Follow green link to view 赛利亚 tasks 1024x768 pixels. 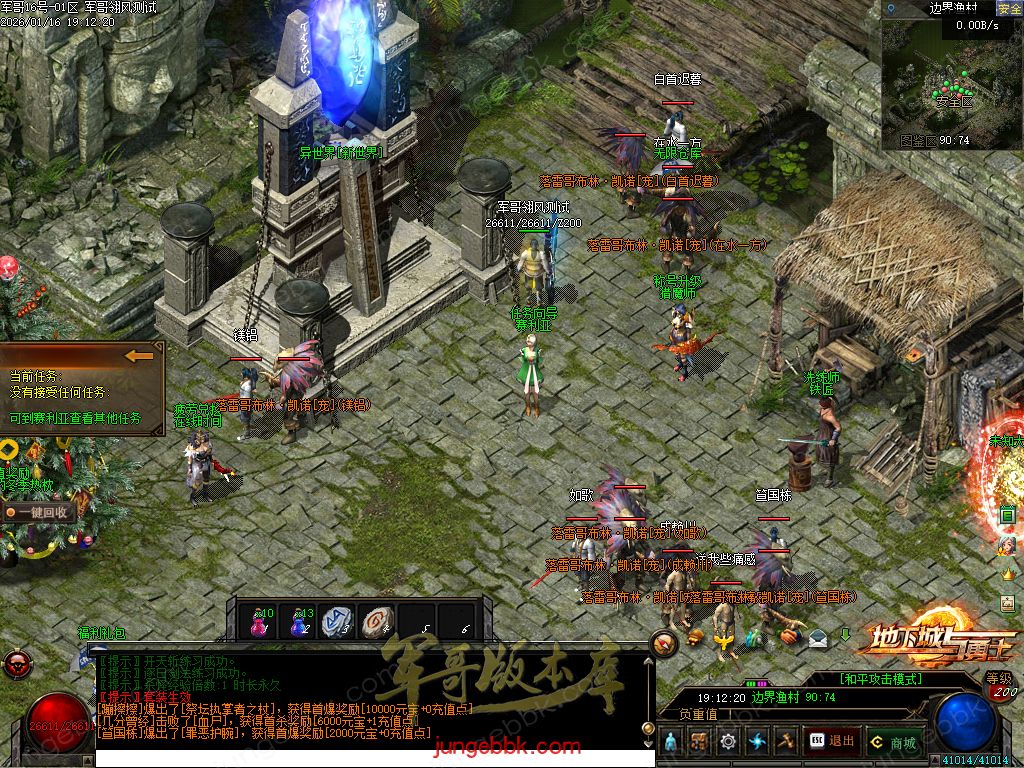click(75, 418)
